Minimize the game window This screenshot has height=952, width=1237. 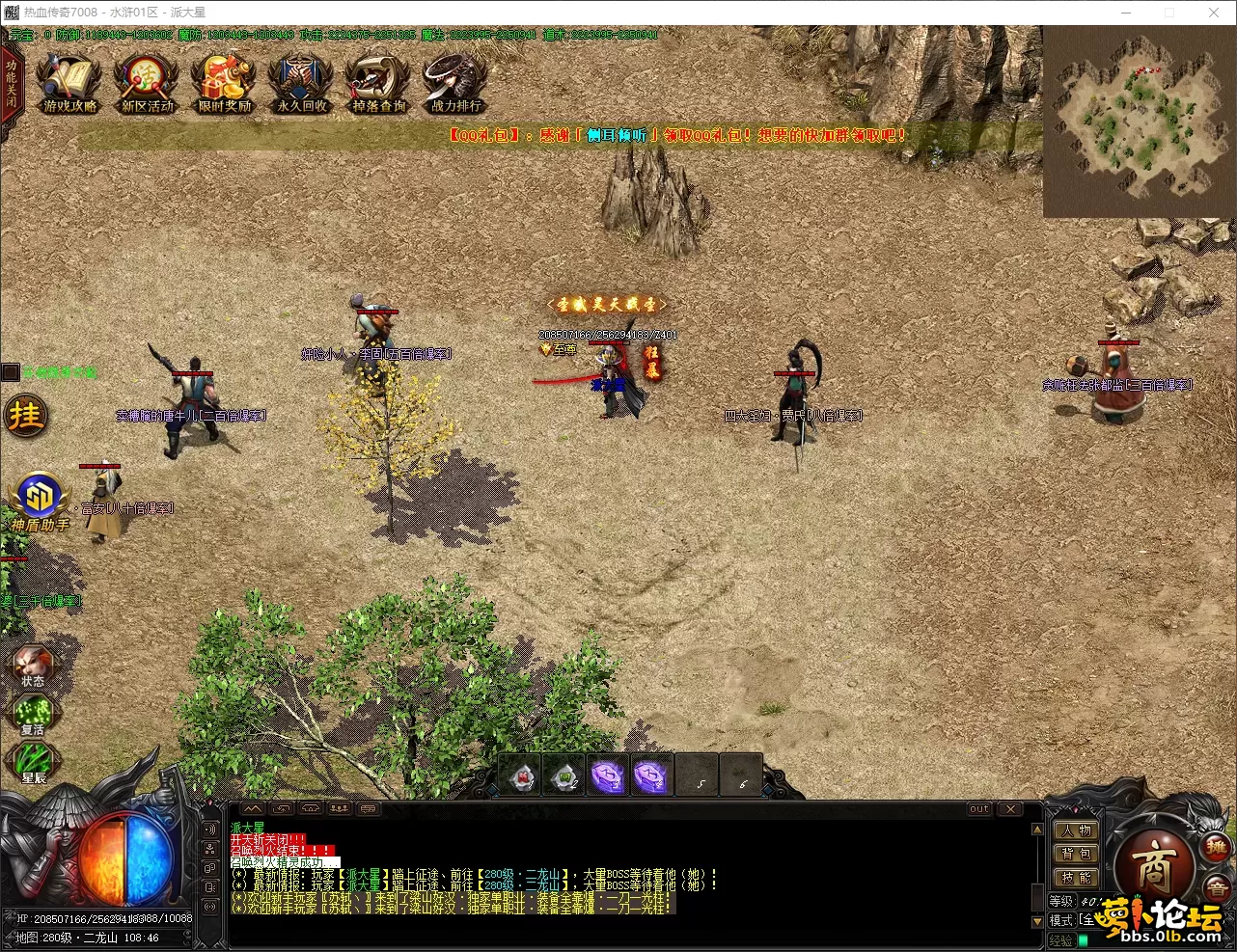coord(1126,13)
